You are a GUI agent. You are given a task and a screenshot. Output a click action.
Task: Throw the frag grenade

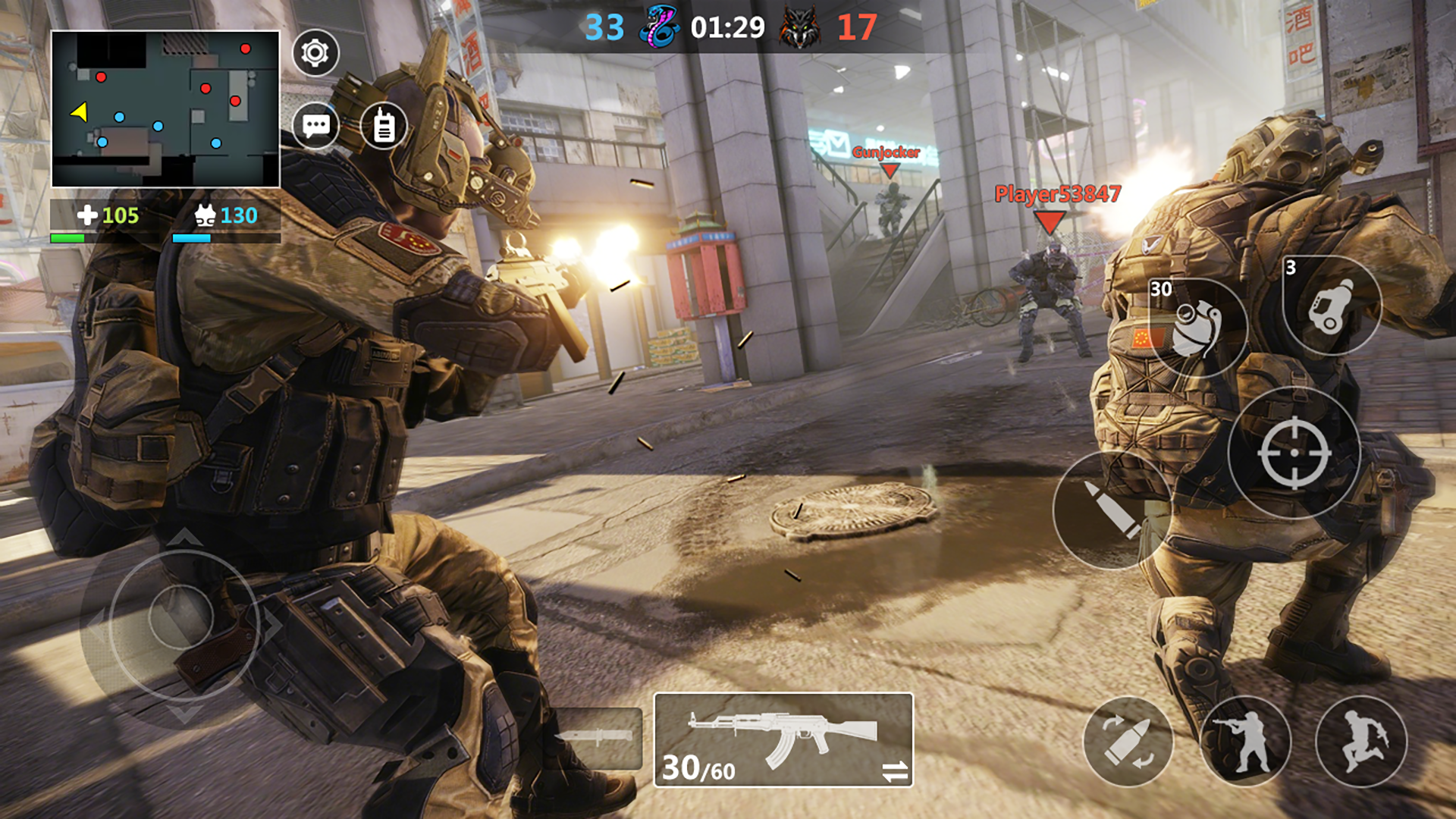(x=1197, y=328)
